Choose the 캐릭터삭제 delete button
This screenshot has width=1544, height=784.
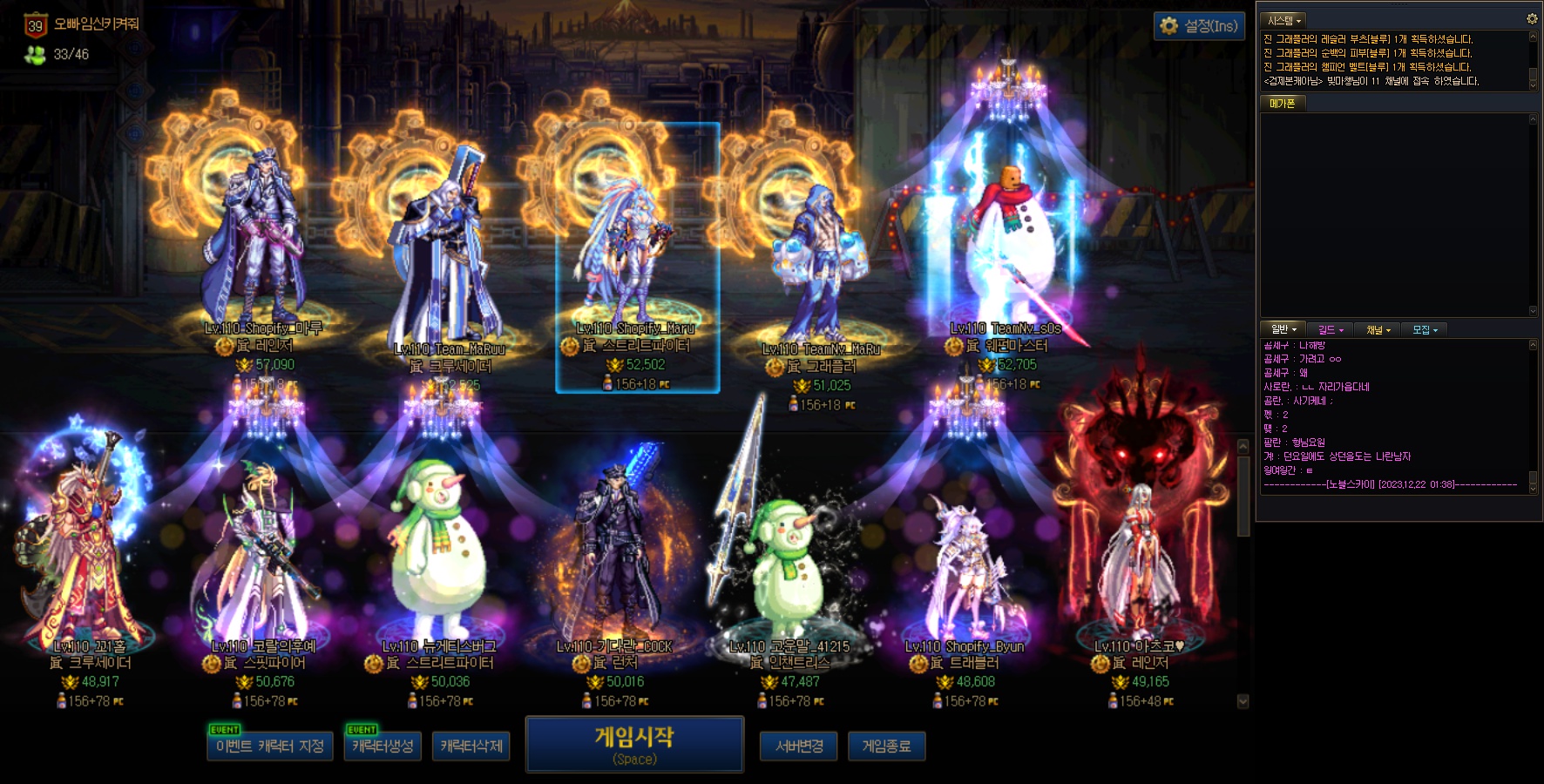click(471, 747)
